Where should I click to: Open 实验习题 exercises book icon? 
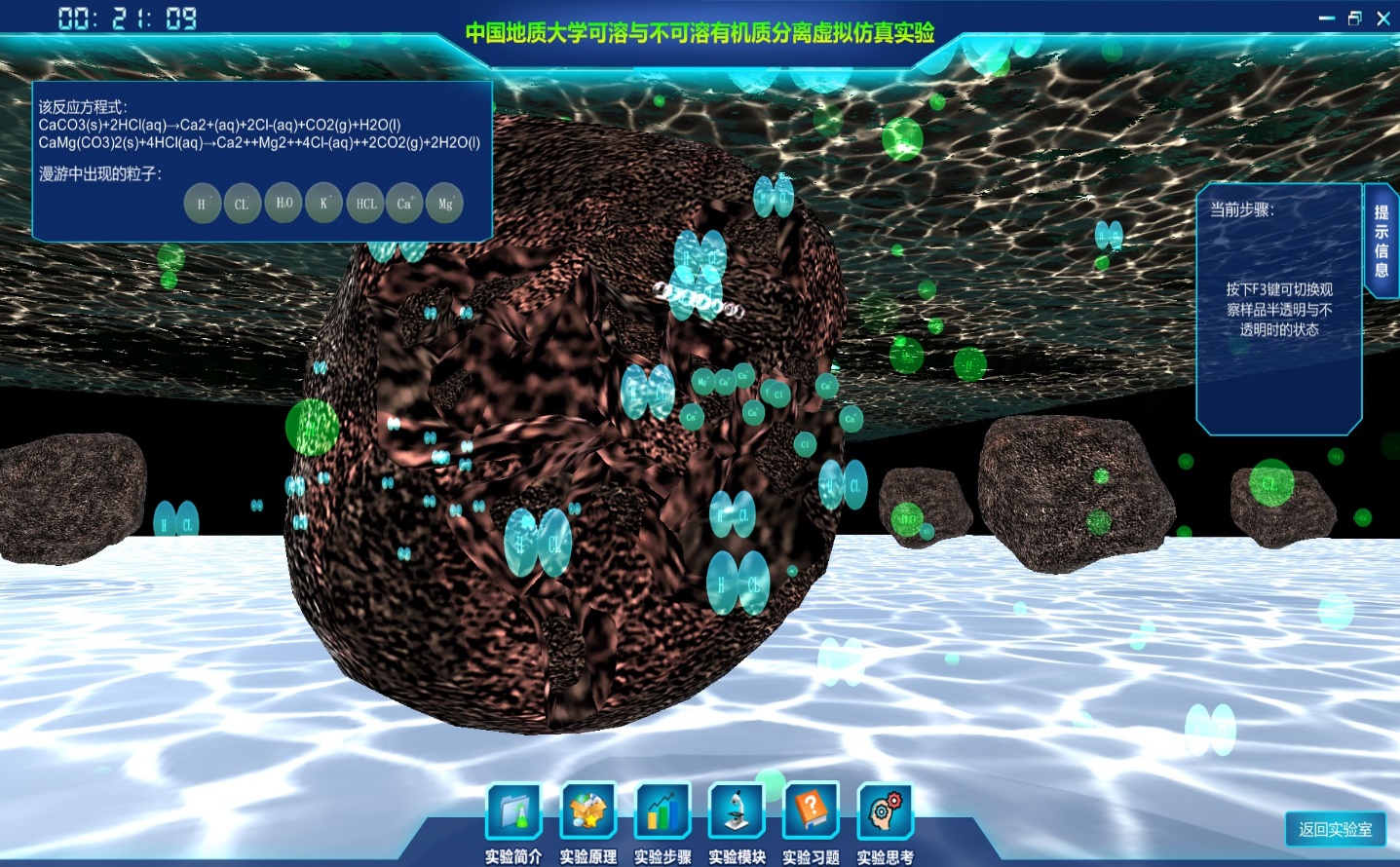pos(811,811)
